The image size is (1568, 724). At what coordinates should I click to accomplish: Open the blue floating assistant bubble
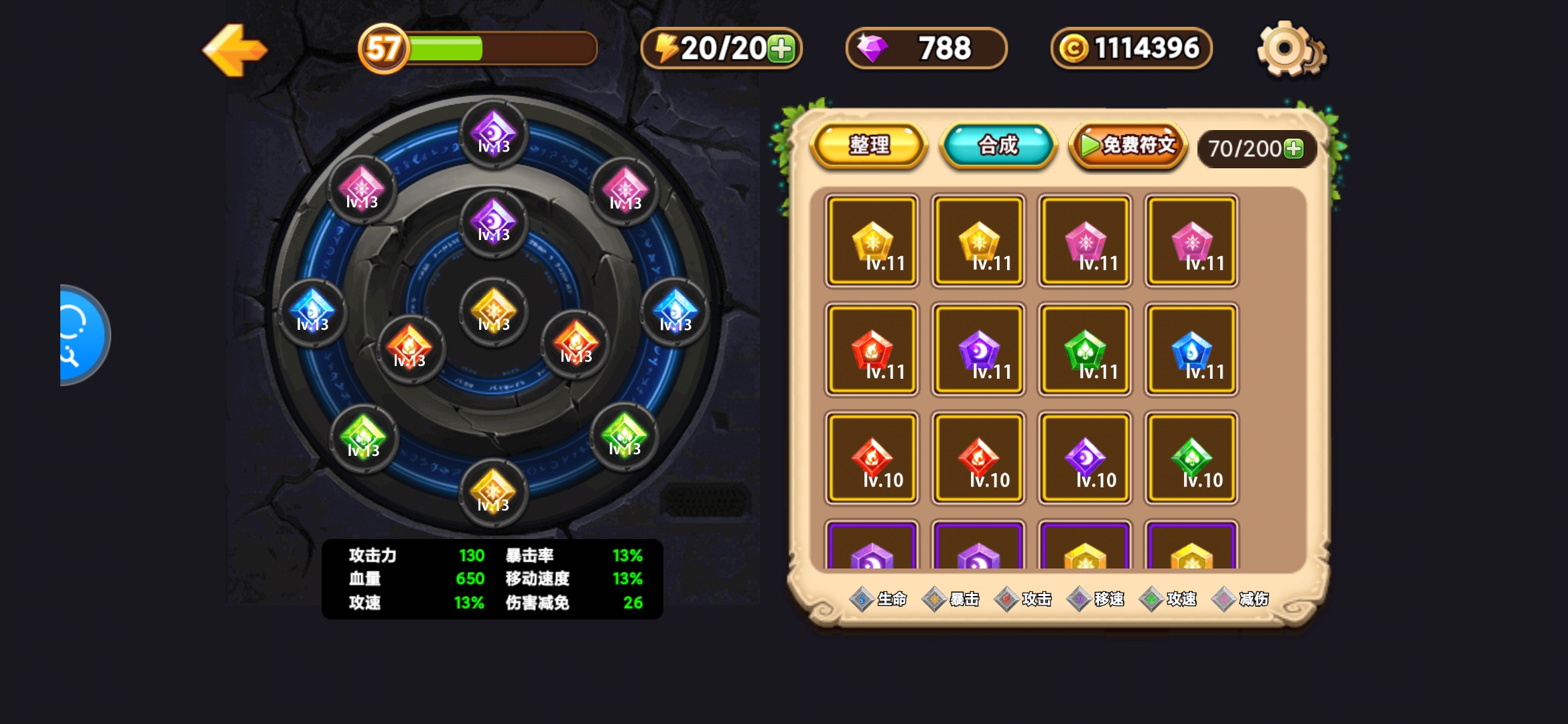tap(82, 335)
